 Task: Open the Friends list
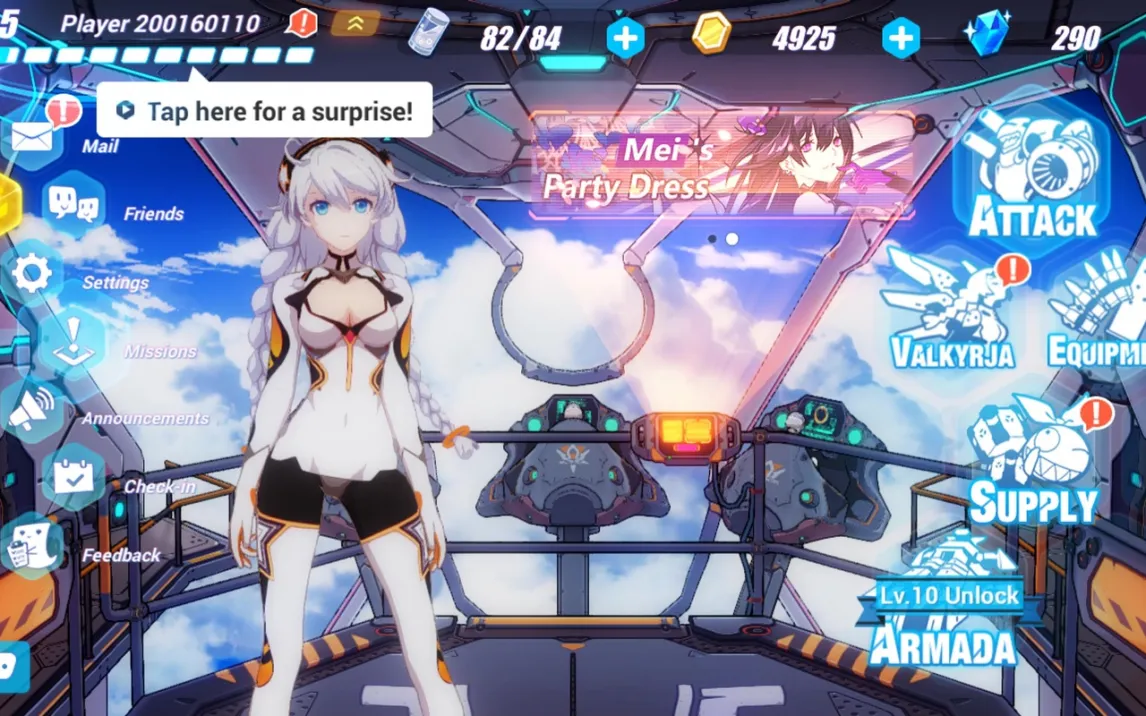[x=75, y=203]
